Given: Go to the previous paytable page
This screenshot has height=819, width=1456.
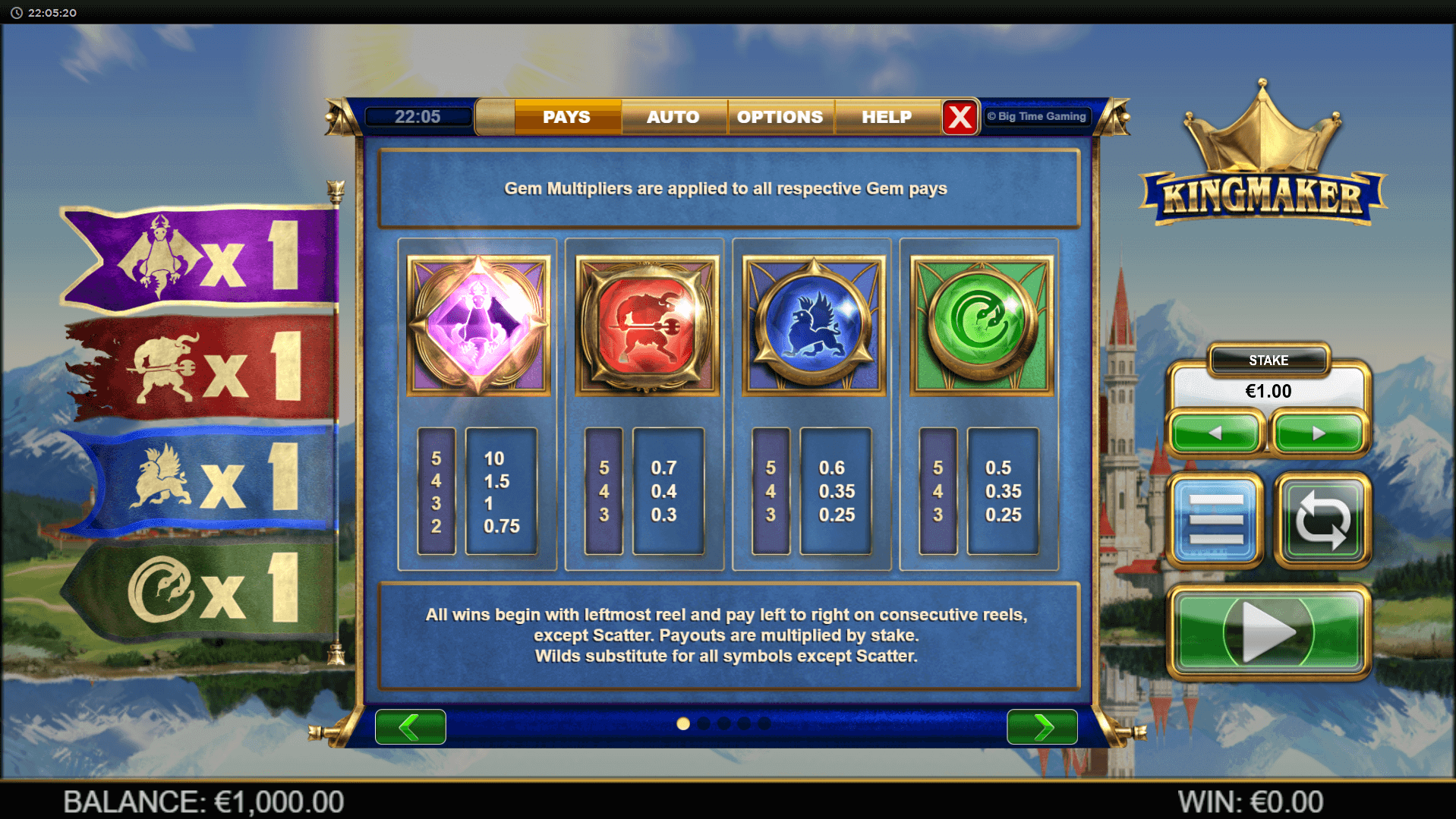Looking at the screenshot, I should tap(411, 726).
